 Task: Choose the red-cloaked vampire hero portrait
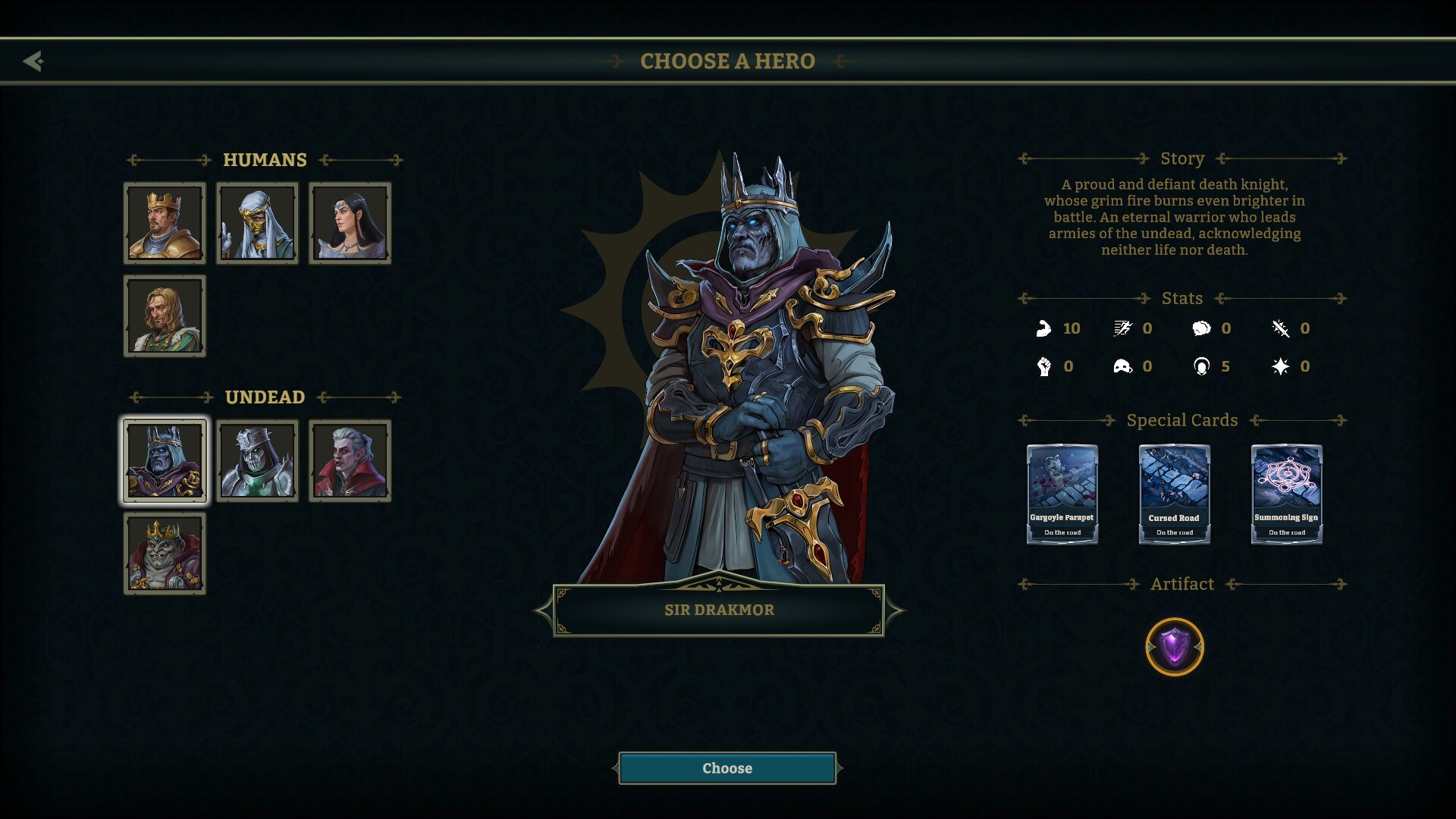click(x=350, y=460)
